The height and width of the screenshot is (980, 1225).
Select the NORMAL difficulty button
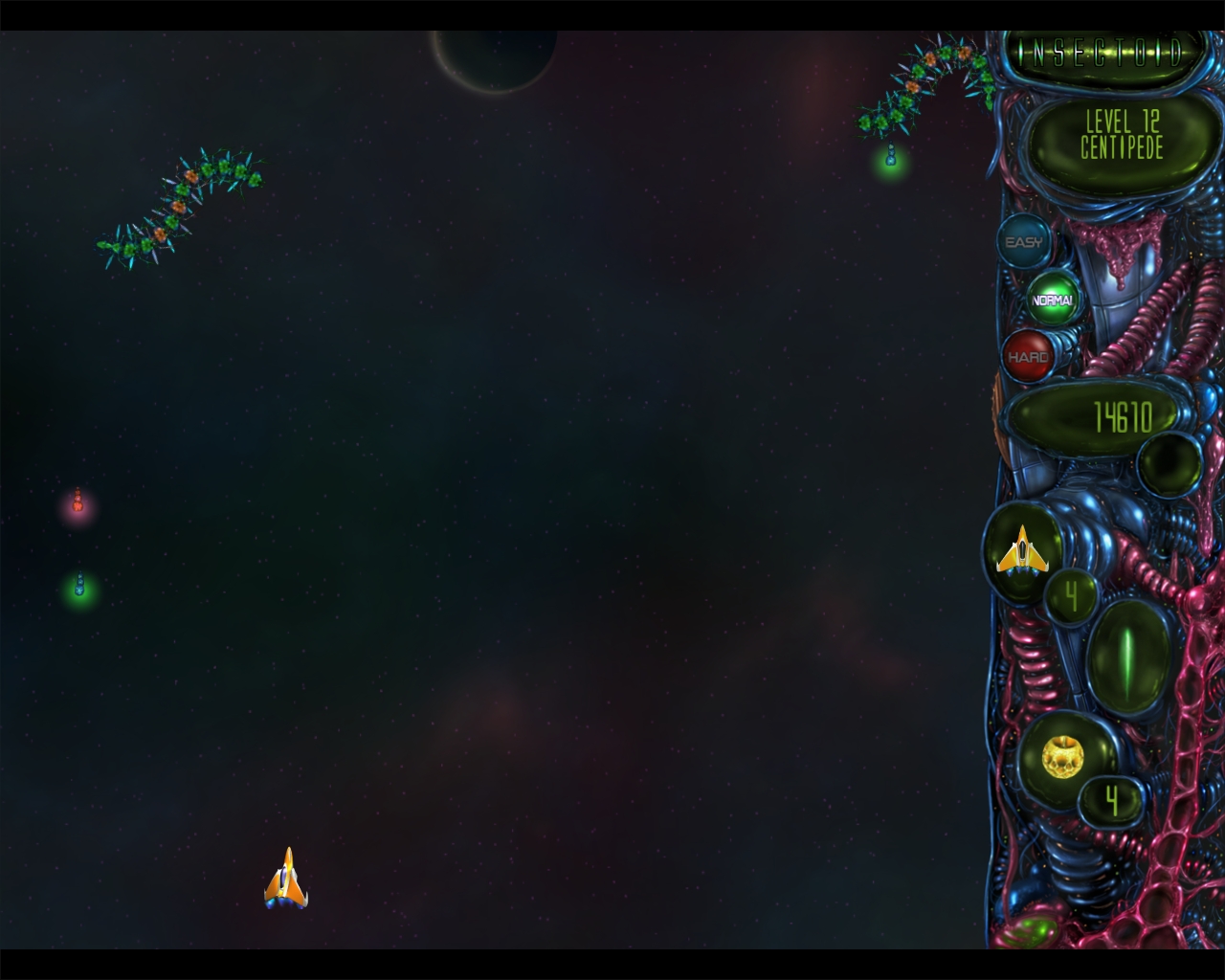[1051, 299]
